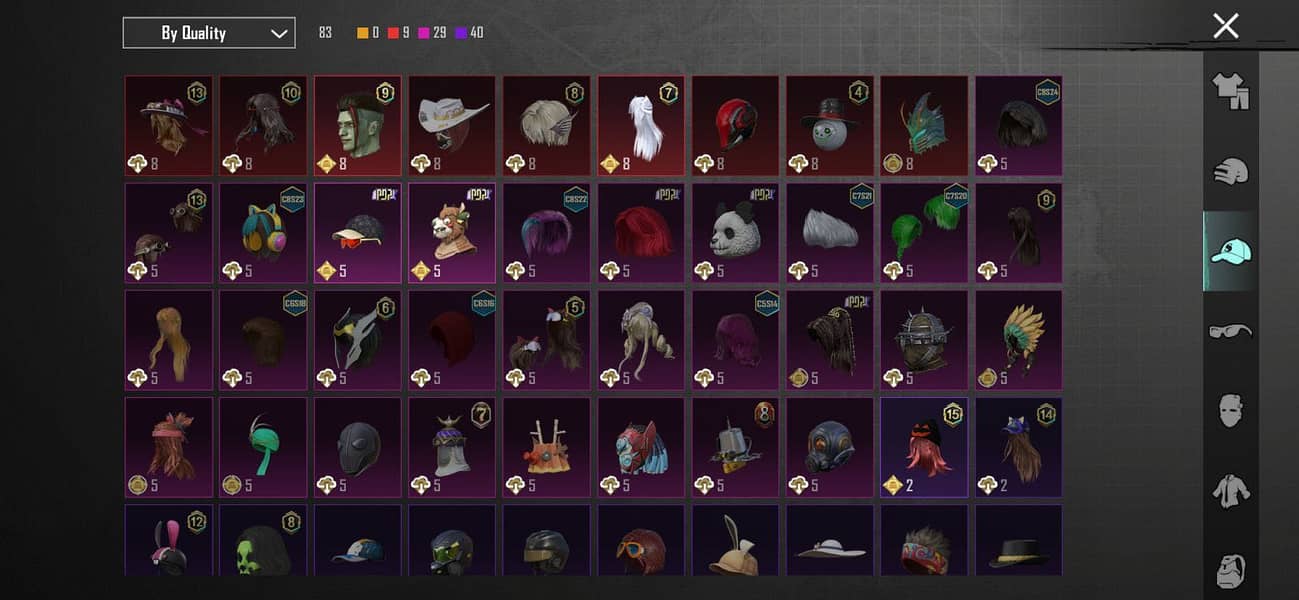Choose the white cowboy hat
Viewport: 1299px width, 600px height.
[452, 125]
